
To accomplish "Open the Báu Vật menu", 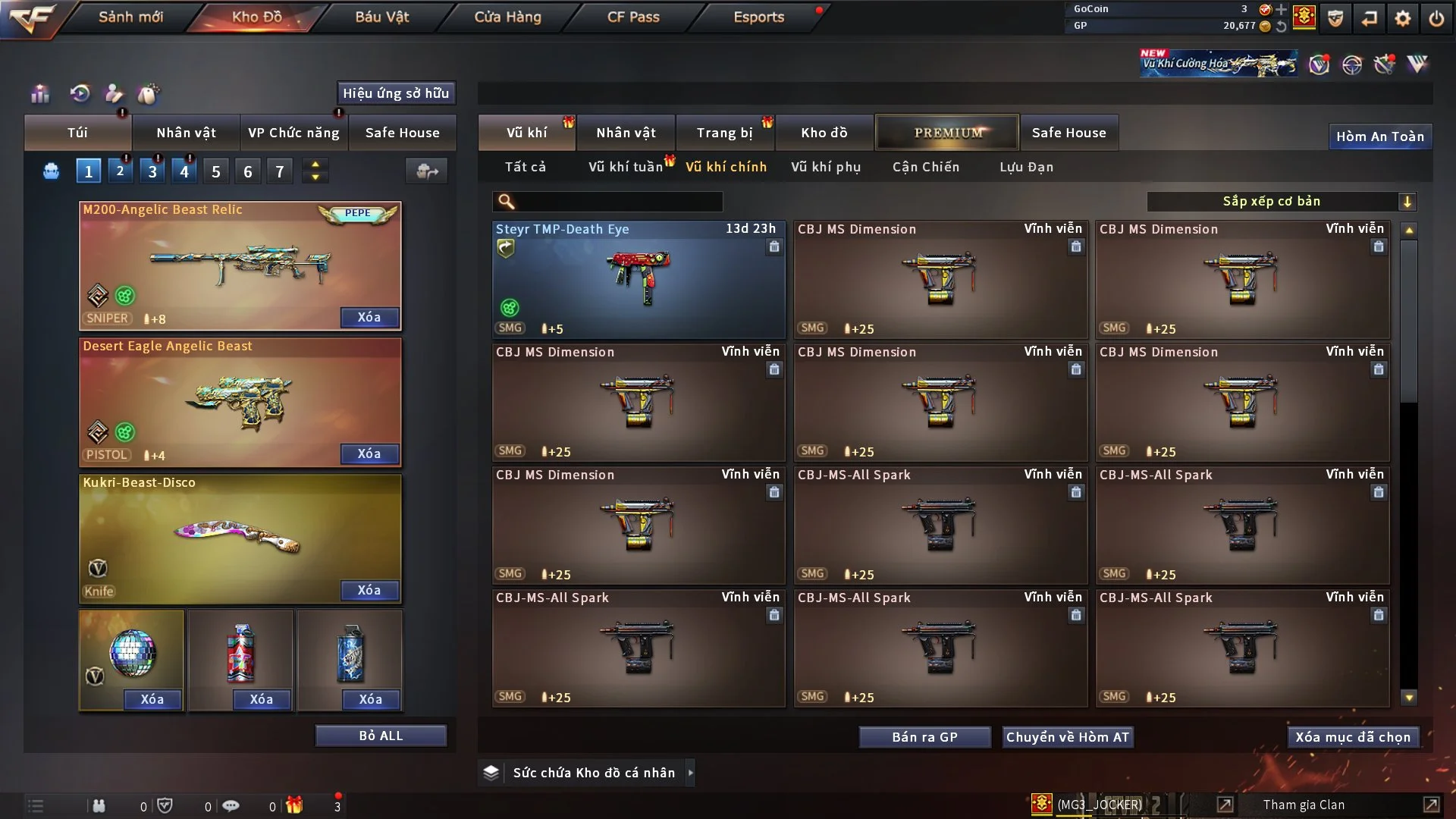I will click(381, 17).
